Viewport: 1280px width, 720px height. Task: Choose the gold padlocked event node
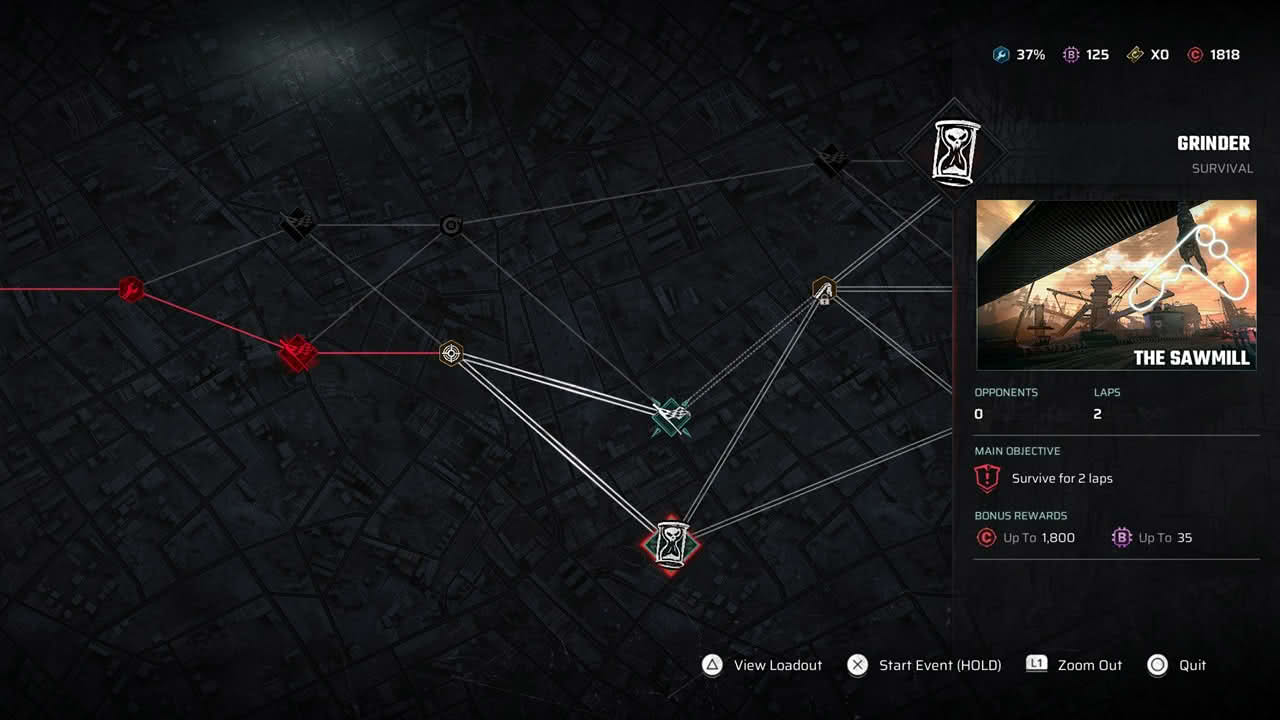(x=824, y=290)
